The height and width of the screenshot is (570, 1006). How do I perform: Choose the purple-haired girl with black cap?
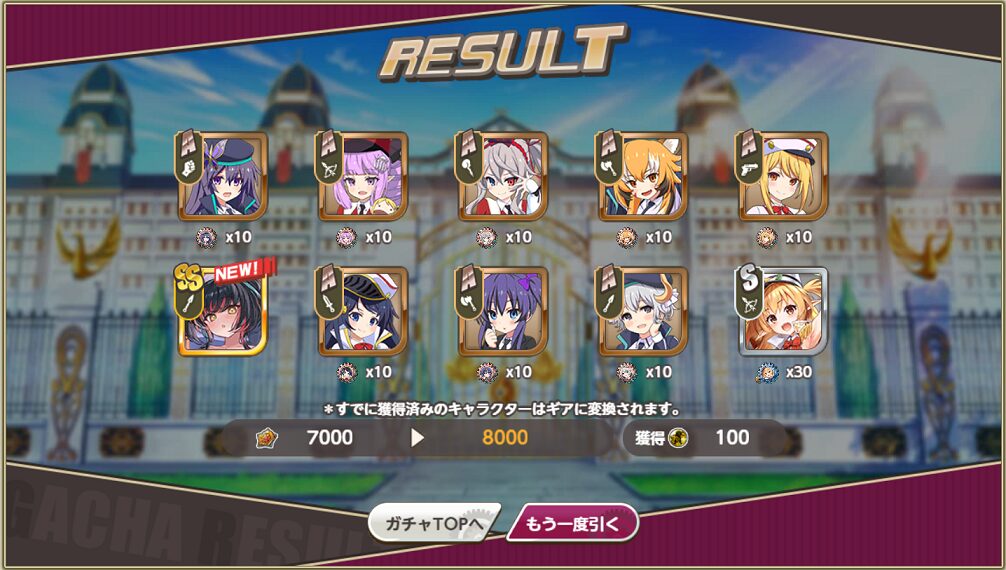click(x=223, y=176)
